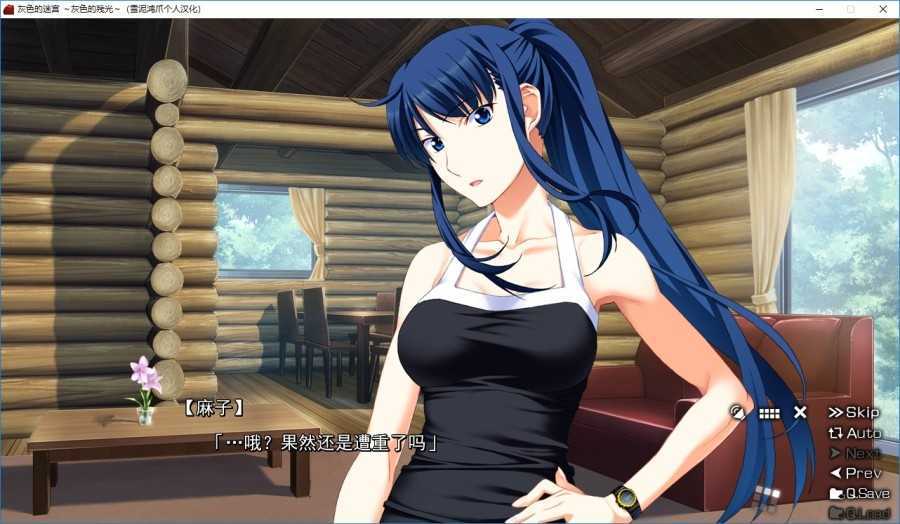Click the round voice replay icon
Viewport: 900px width, 524px height.
739,412
